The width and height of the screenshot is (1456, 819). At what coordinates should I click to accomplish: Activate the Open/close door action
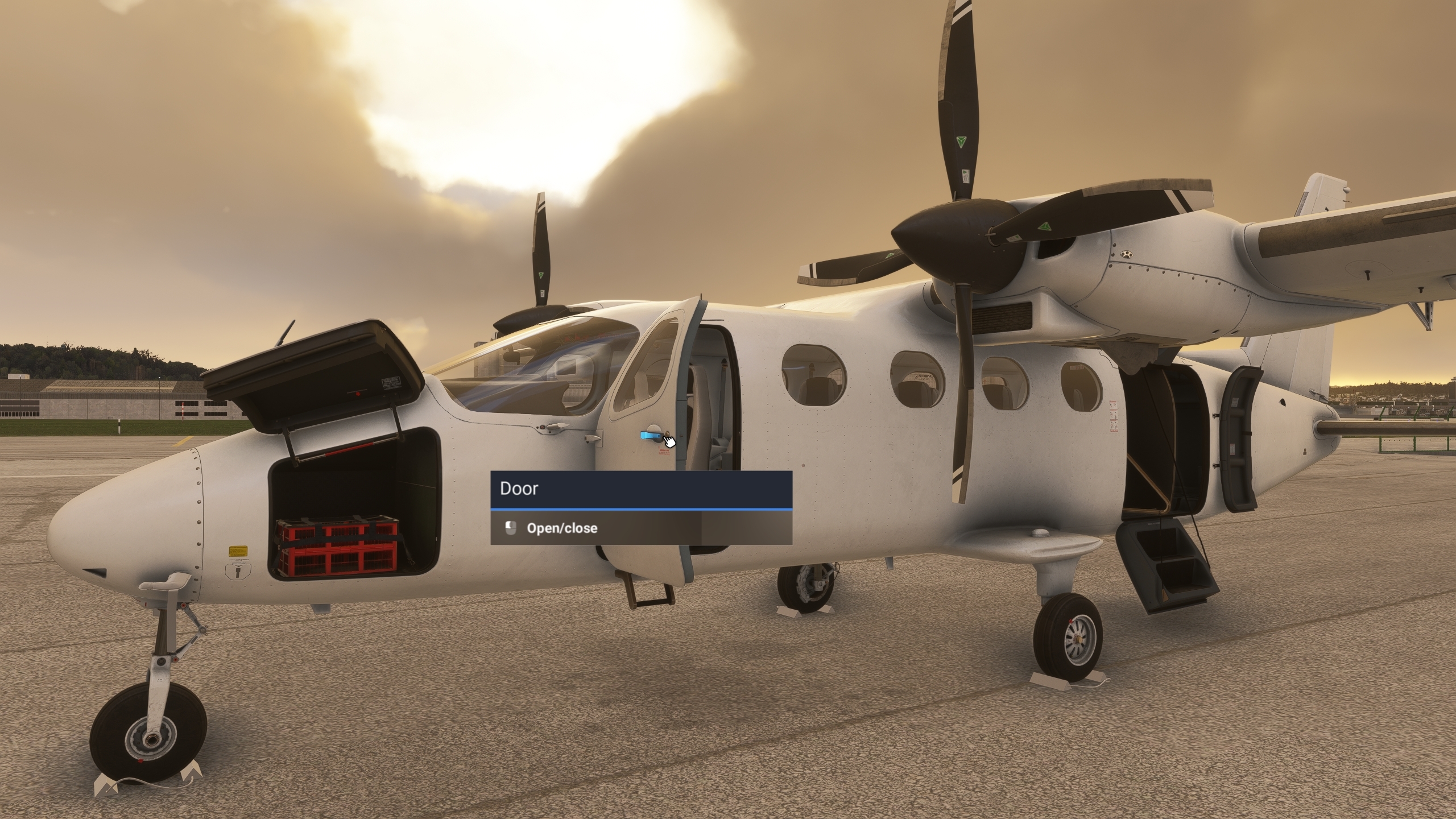pos(562,528)
